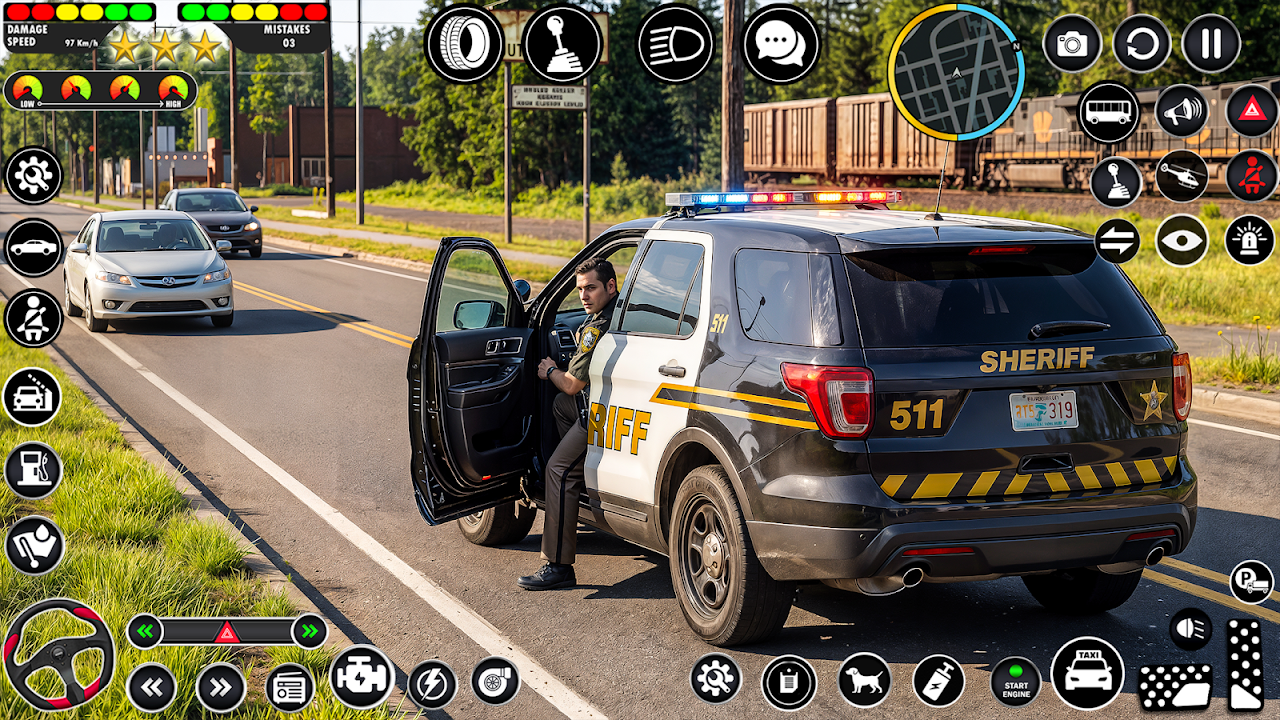This screenshot has height=720, width=1280.
Task: Toggle the eye view button
Action: (1182, 240)
